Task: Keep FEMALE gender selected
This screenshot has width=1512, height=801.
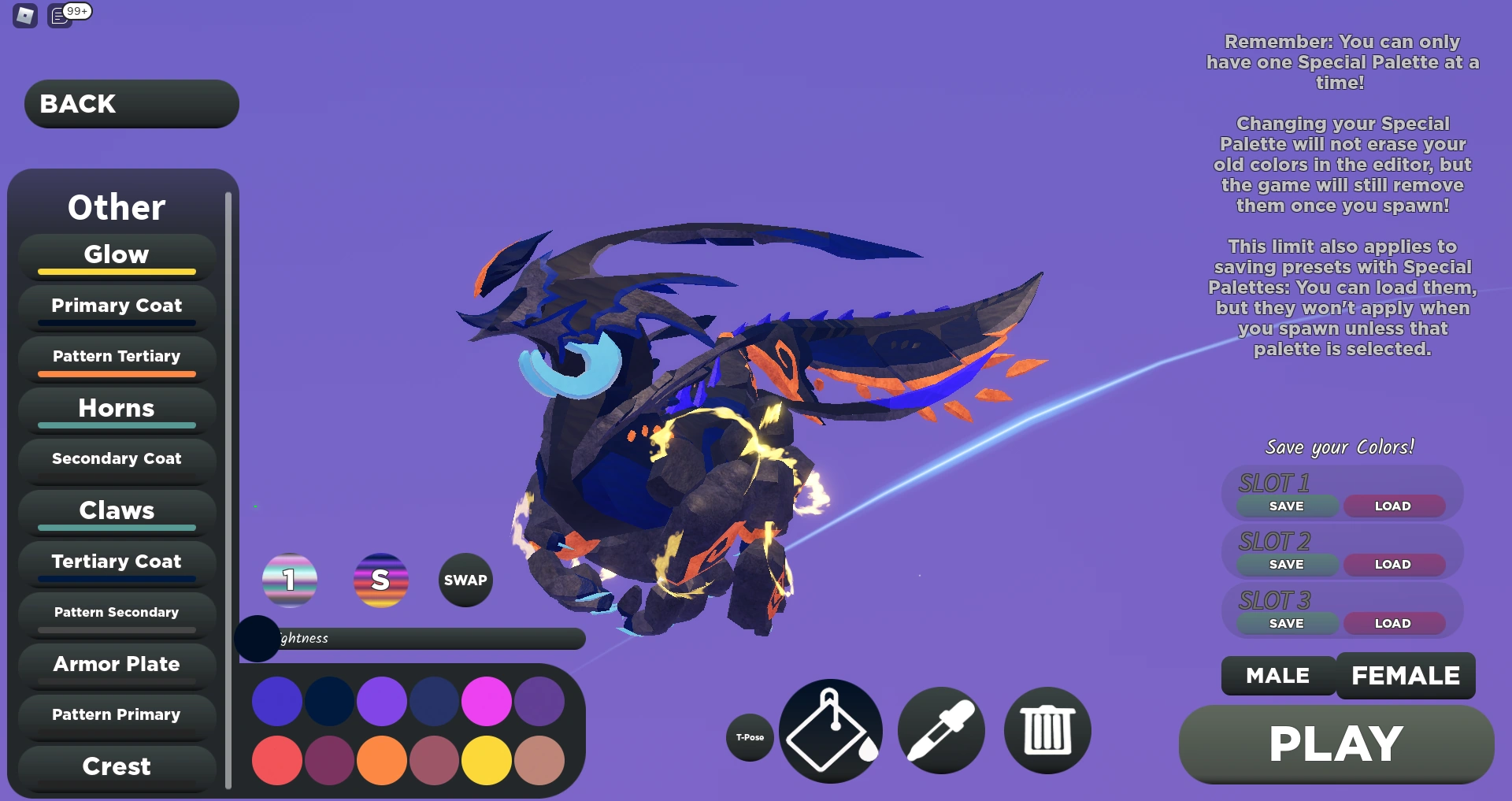Action: coord(1406,676)
